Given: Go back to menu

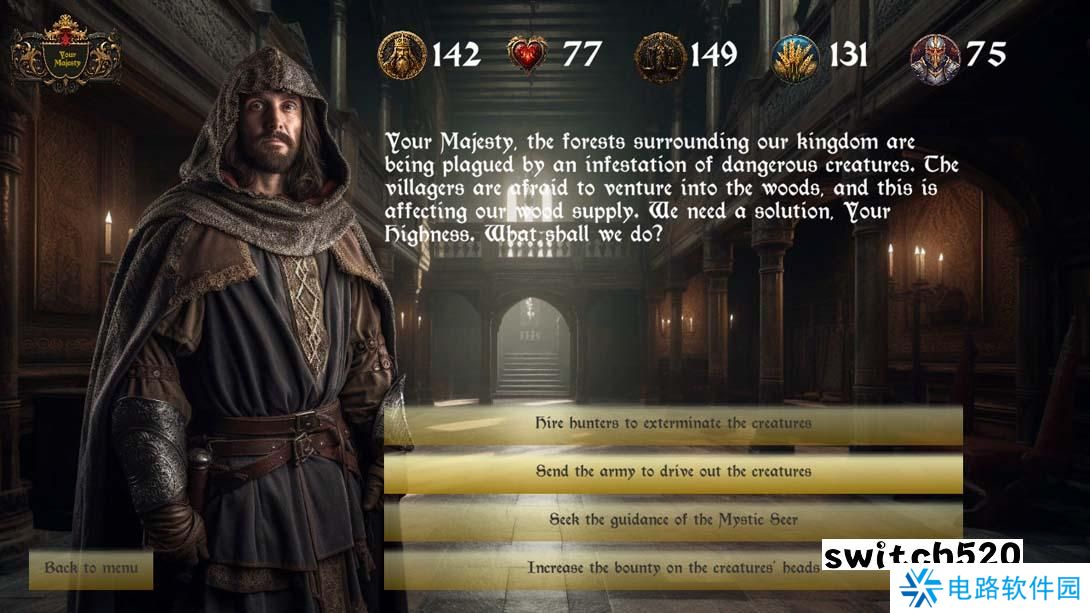Looking at the screenshot, I should 91,568.
